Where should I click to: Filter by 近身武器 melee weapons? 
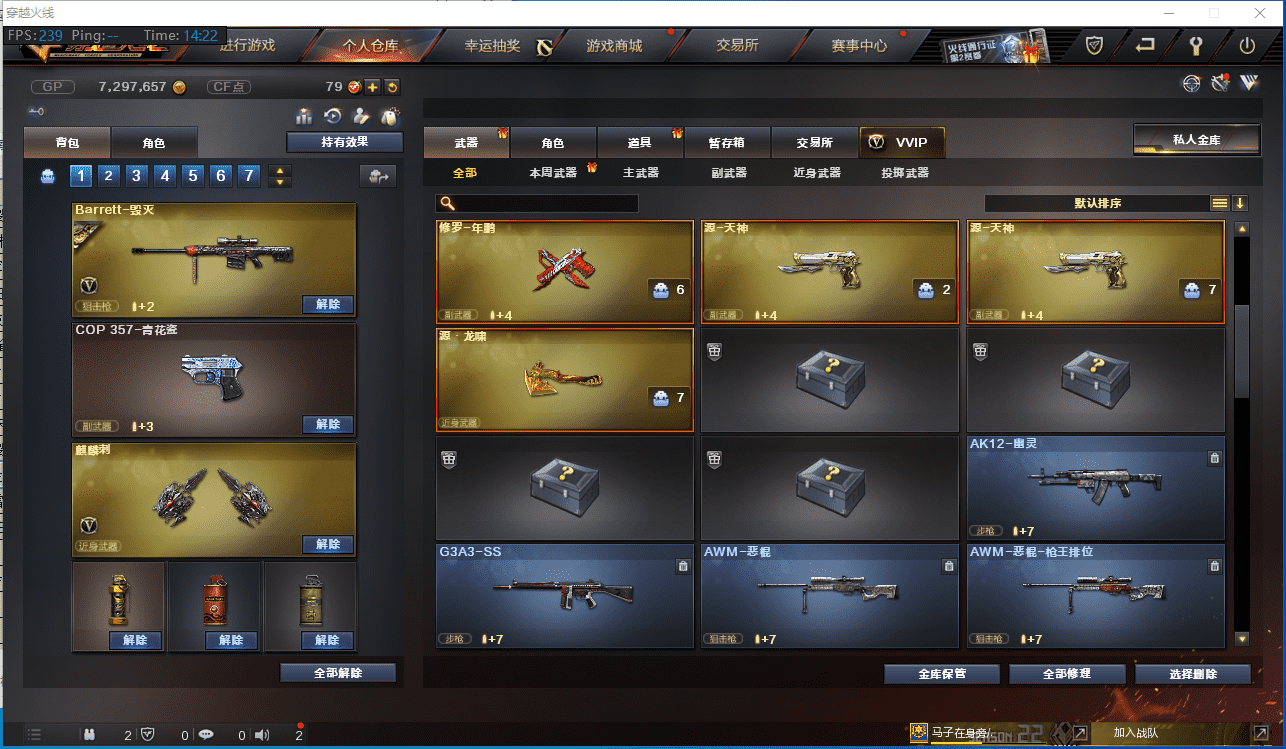point(817,173)
